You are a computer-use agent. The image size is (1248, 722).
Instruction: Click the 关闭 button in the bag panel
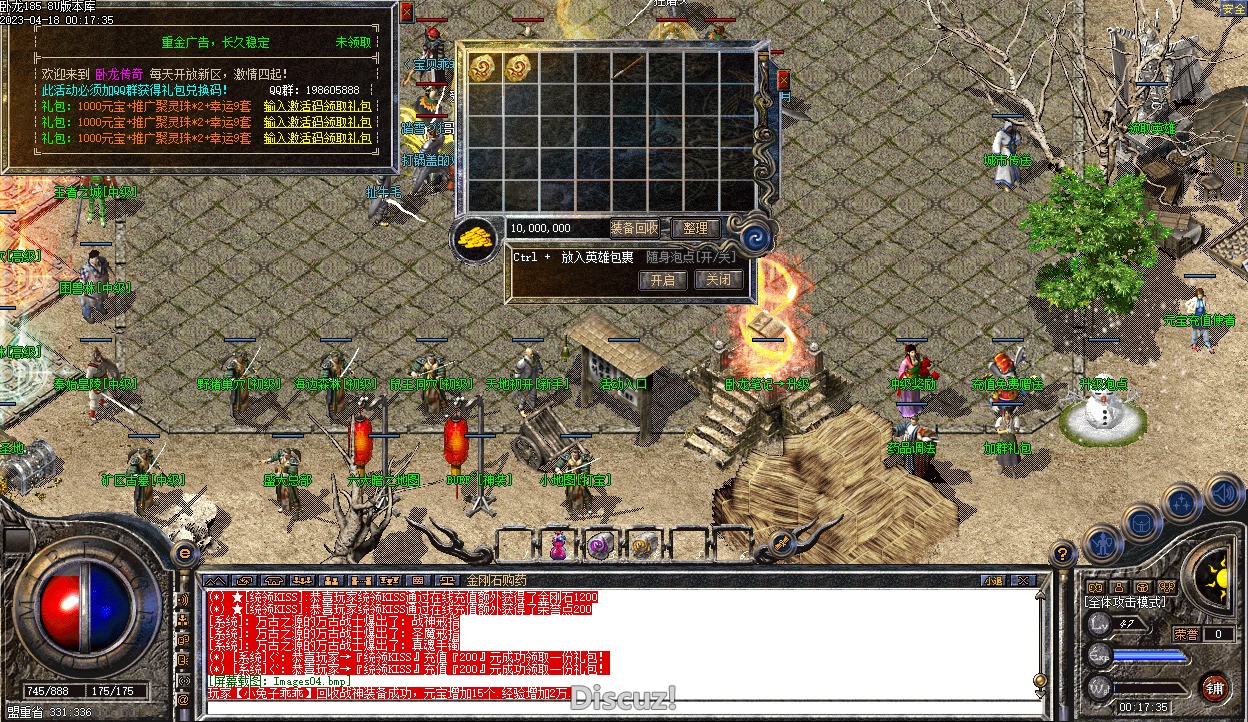click(719, 280)
